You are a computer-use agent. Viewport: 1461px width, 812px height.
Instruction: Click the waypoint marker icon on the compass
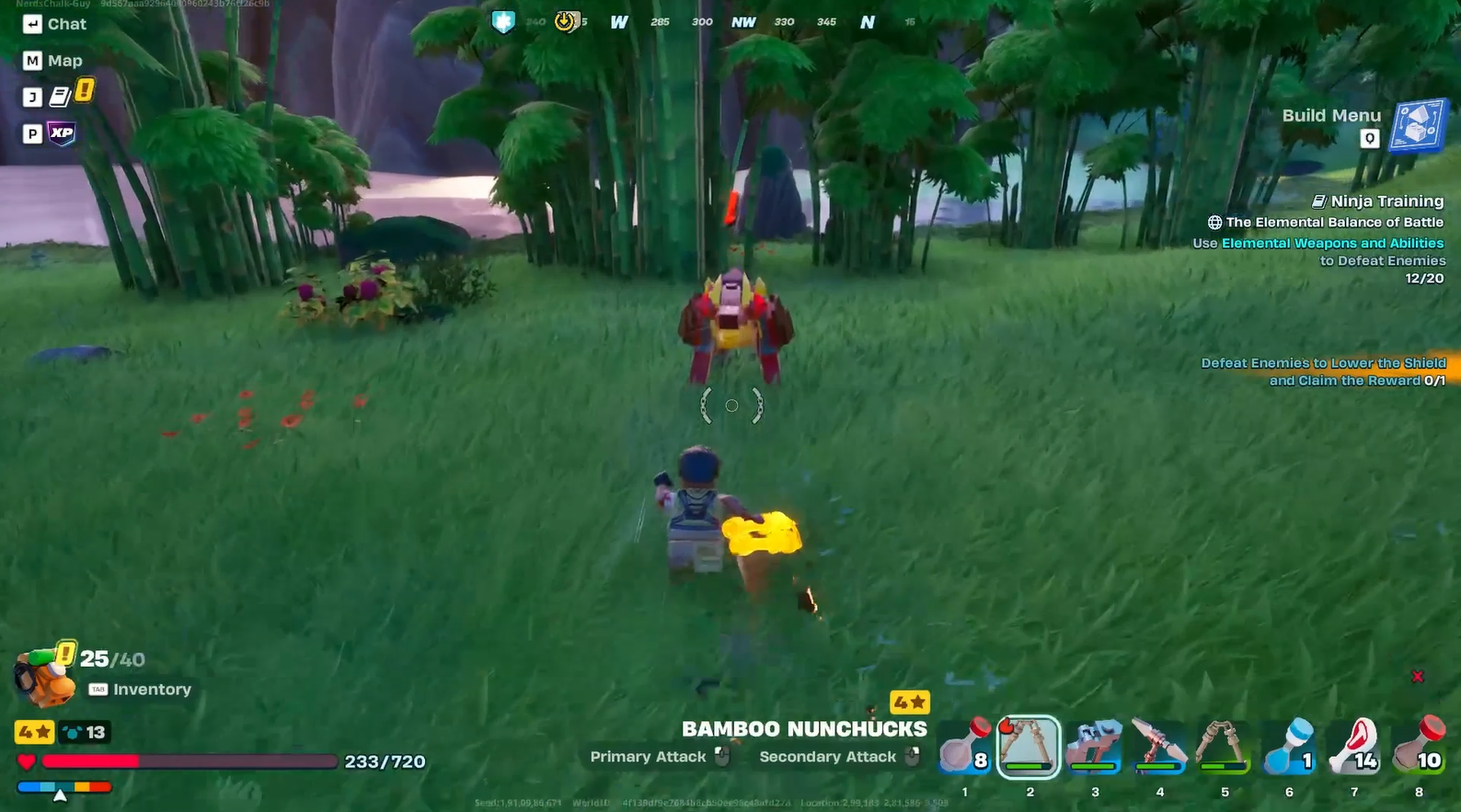click(566, 21)
